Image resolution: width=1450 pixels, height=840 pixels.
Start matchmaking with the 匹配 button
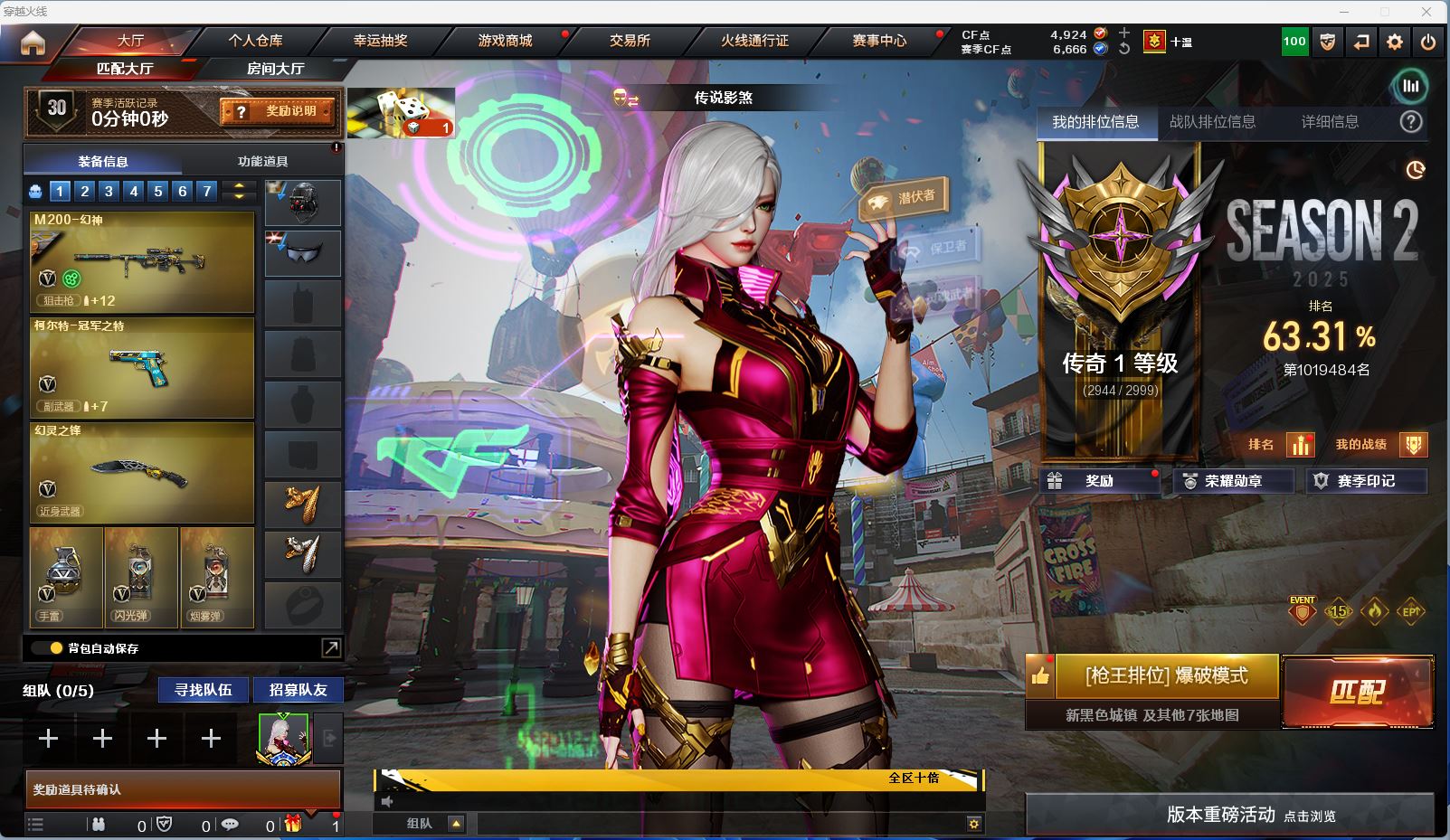click(1357, 692)
